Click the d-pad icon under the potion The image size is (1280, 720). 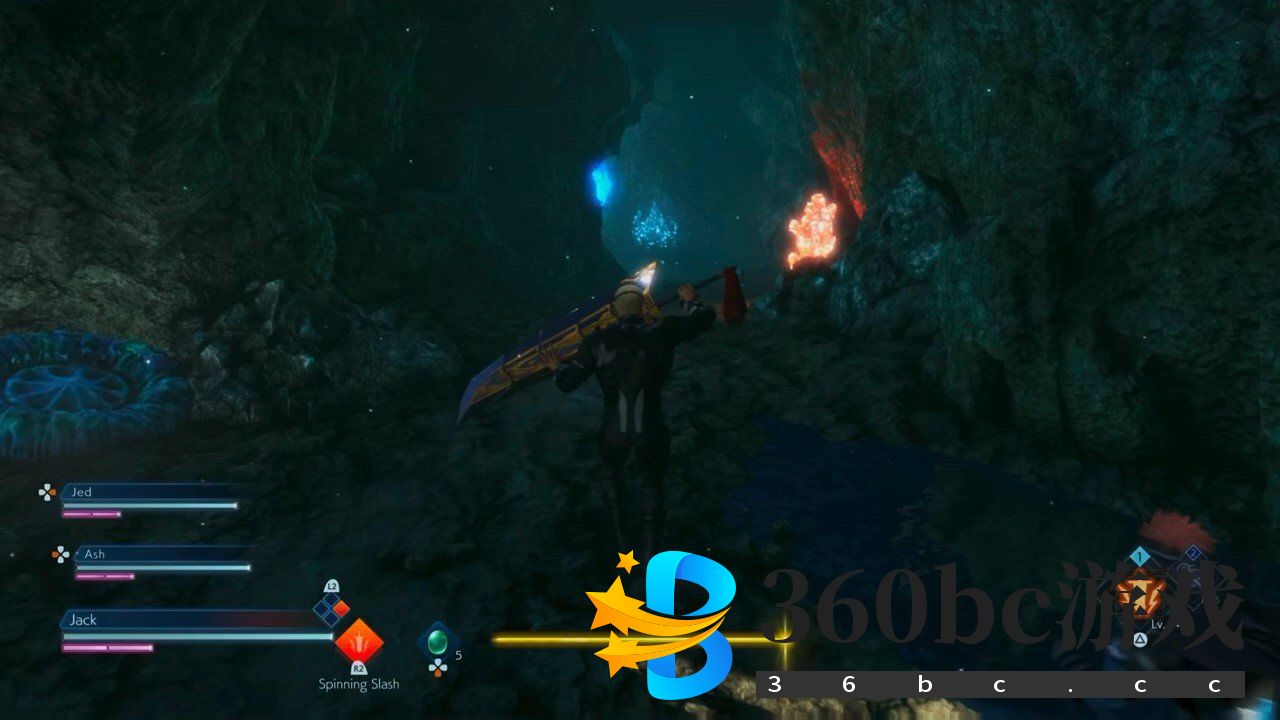(438, 668)
